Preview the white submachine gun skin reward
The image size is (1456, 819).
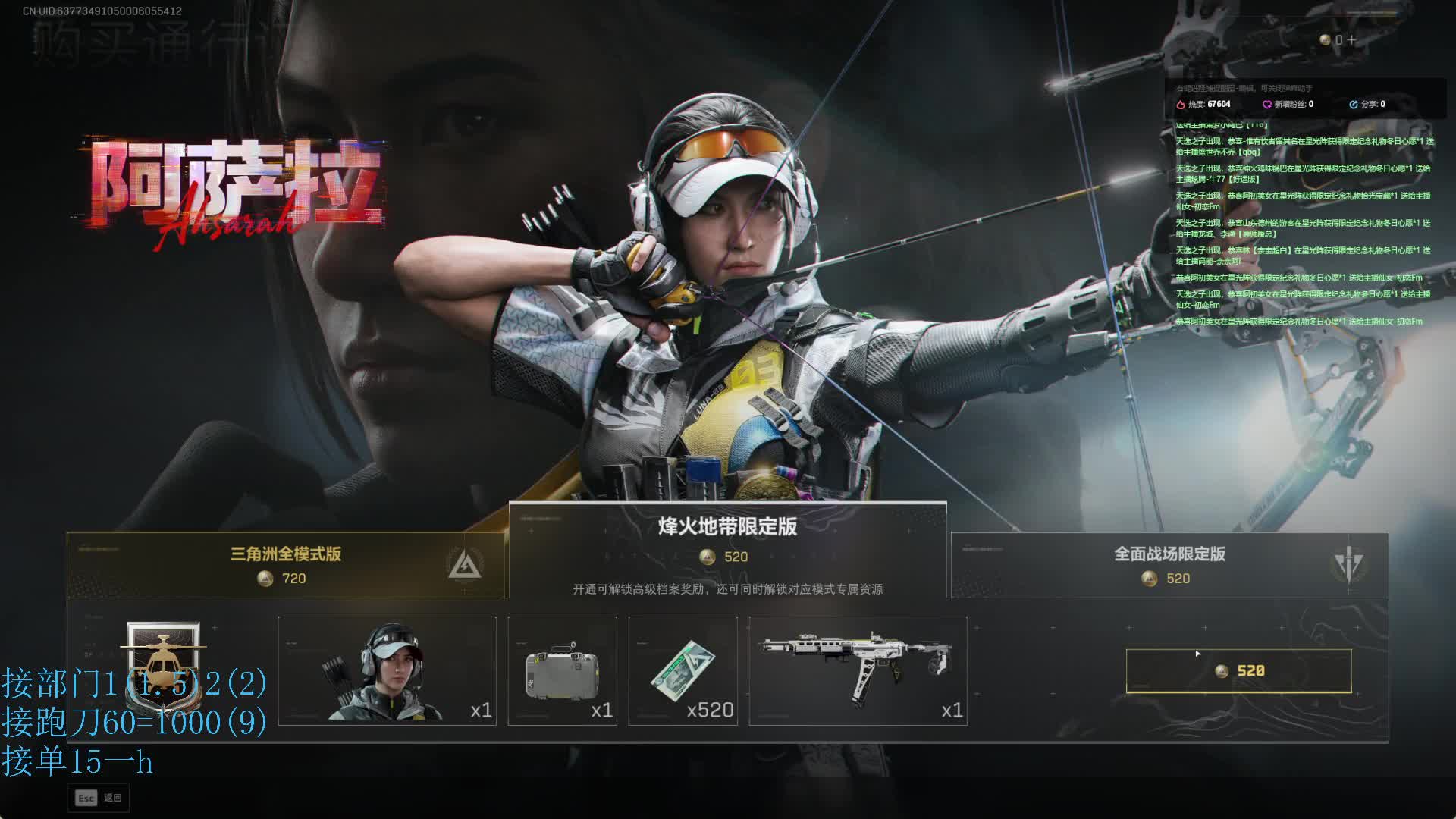(858, 670)
